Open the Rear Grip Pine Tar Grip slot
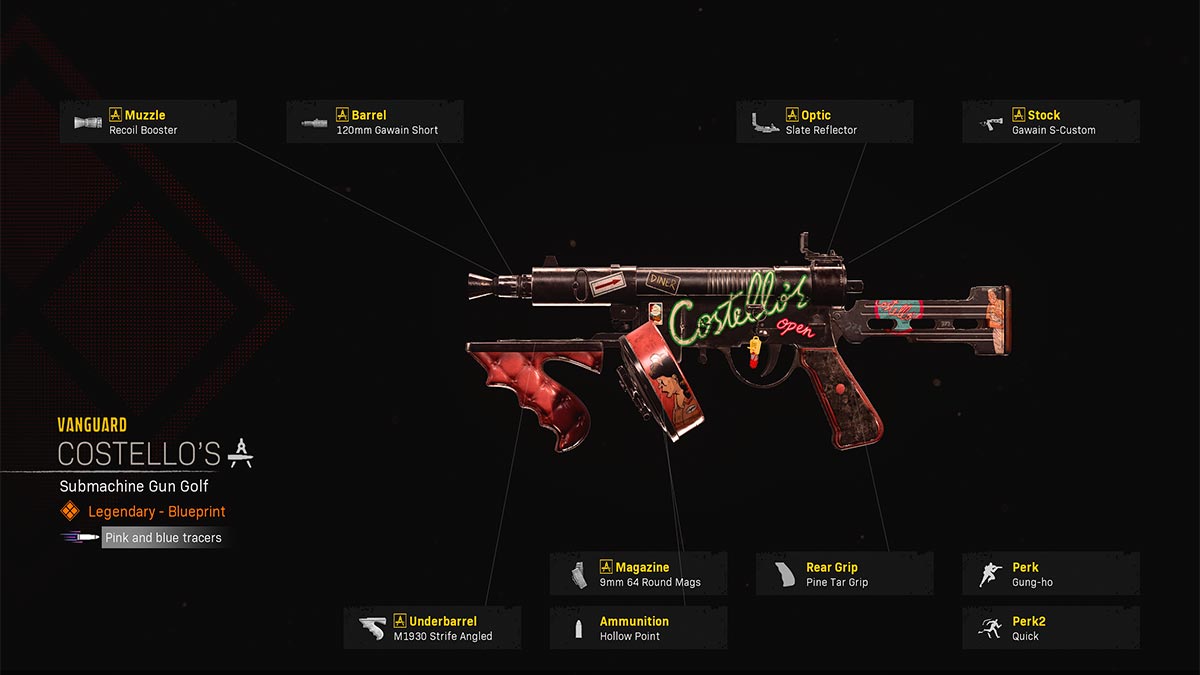 point(844,574)
